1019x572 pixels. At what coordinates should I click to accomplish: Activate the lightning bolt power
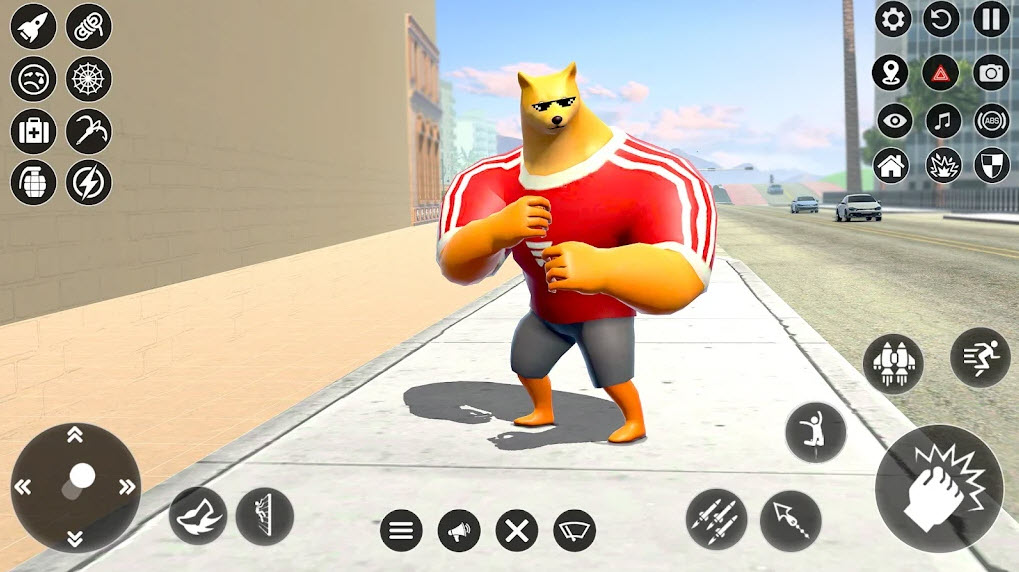89,182
